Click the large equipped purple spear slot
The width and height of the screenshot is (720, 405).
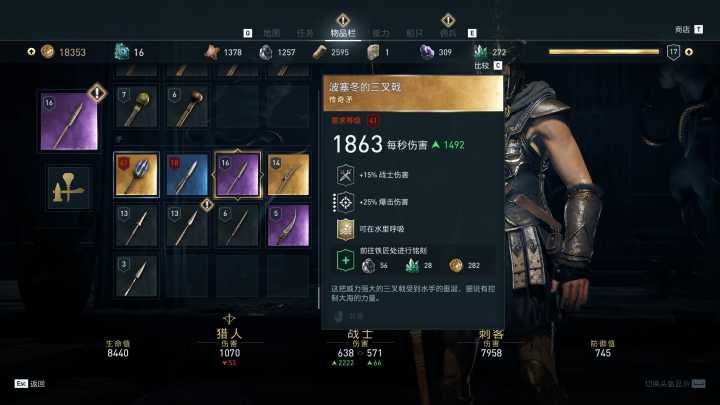(69, 122)
